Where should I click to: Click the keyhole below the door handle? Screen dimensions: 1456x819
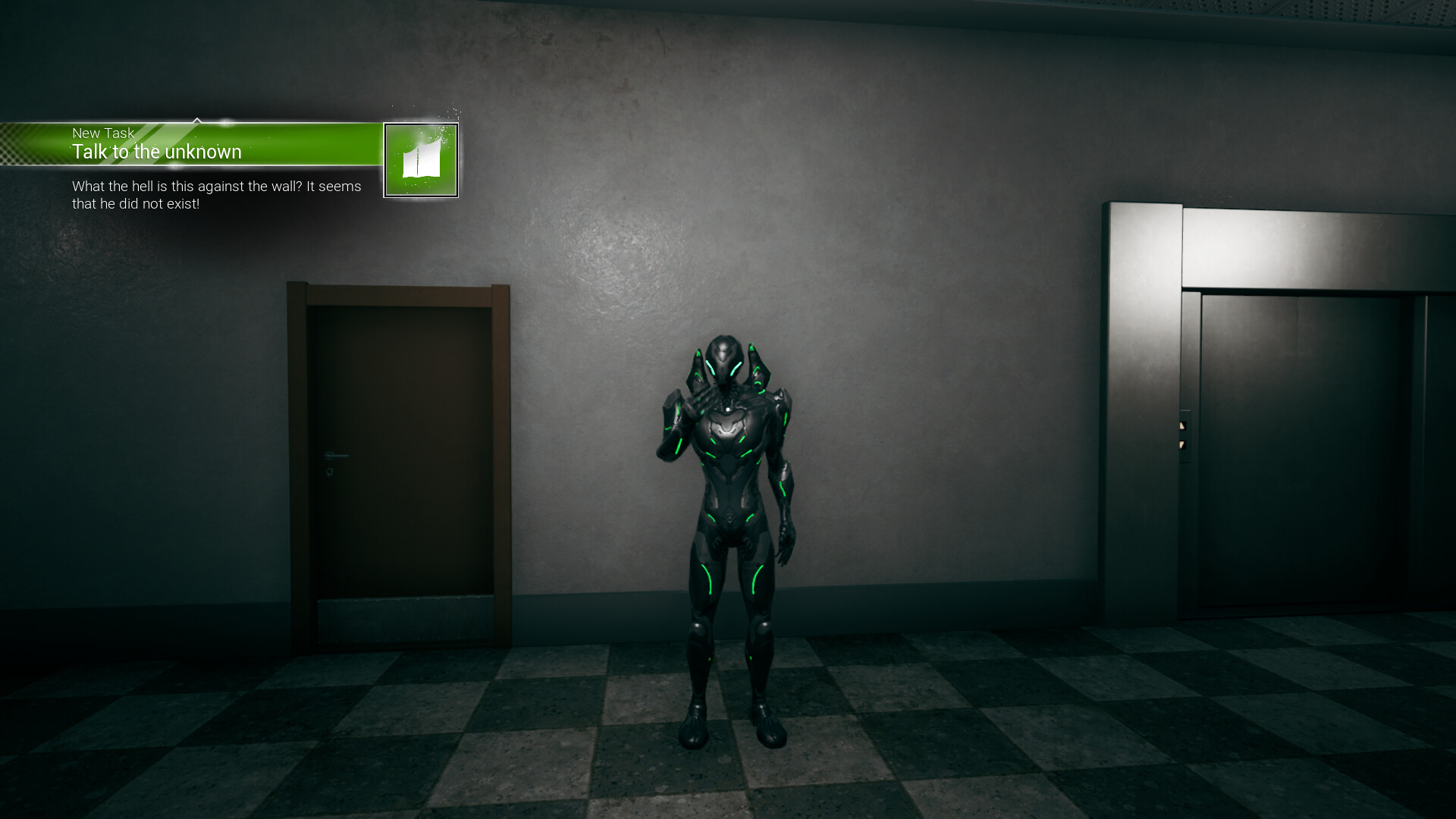click(329, 472)
